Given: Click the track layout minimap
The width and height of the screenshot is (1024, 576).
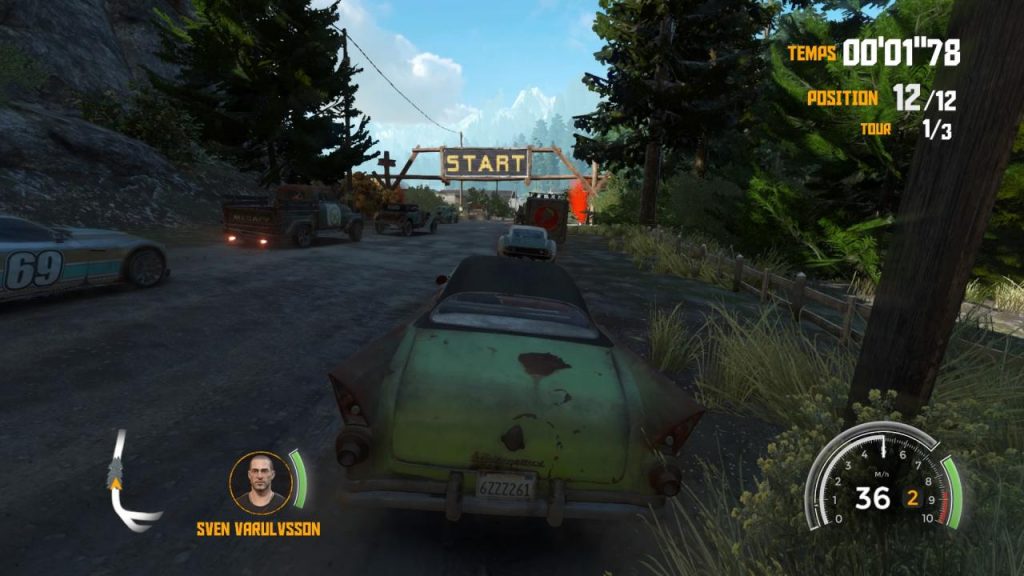Looking at the screenshot, I should pyautogui.click(x=129, y=484).
